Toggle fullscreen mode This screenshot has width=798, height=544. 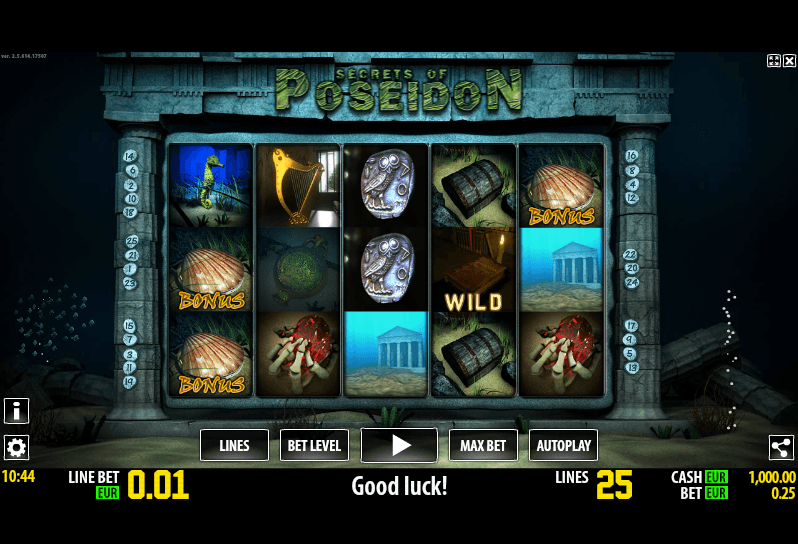[773, 61]
